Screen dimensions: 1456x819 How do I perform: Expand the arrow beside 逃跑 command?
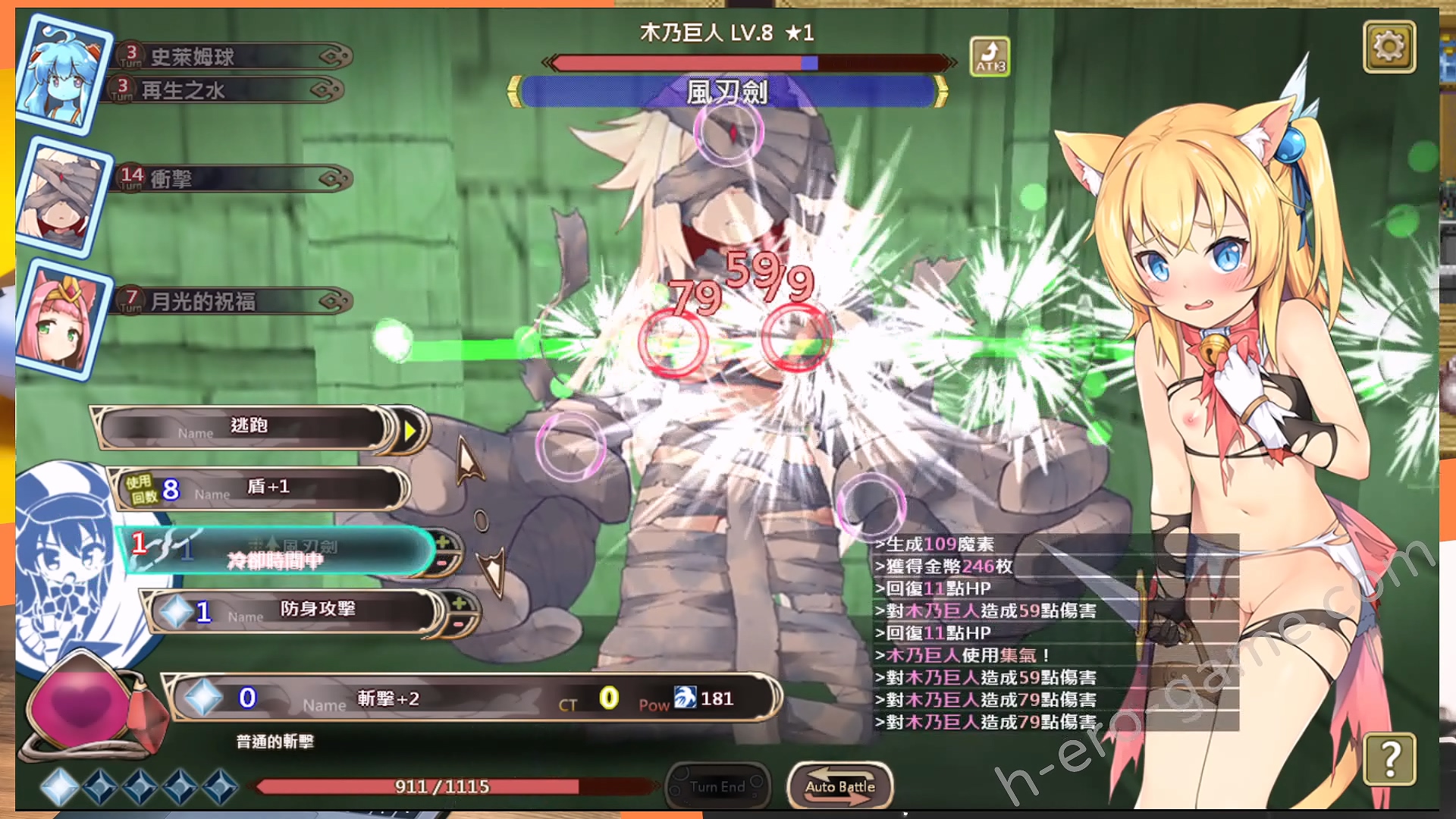pos(410,431)
